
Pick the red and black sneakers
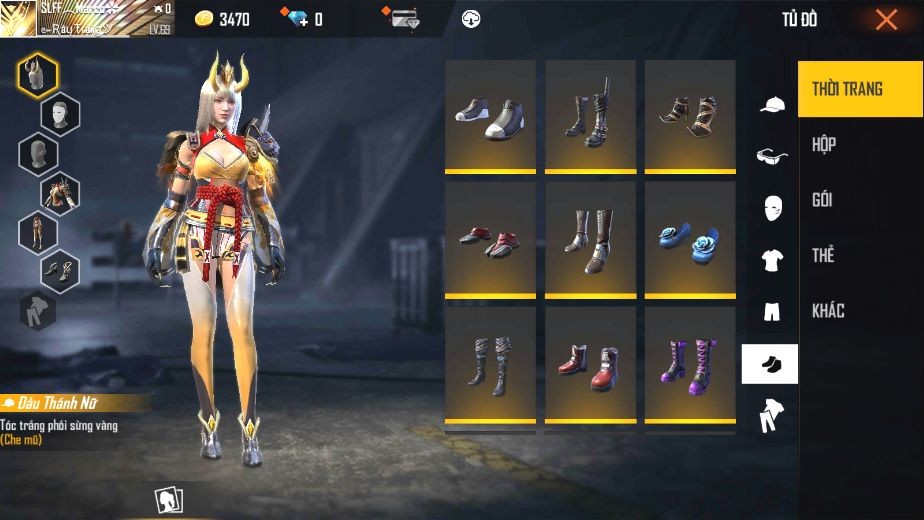(x=490, y=241)
